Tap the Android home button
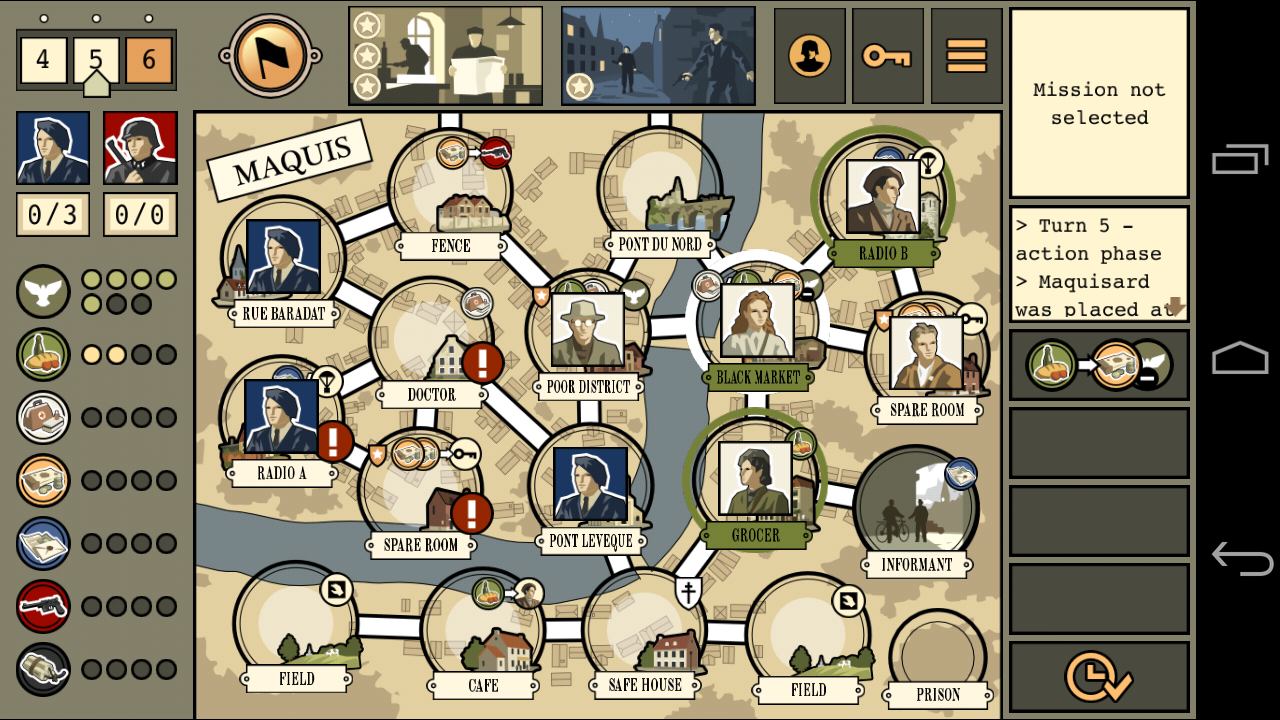This screenshot has width=1280, height=720. pos(1240,357)
